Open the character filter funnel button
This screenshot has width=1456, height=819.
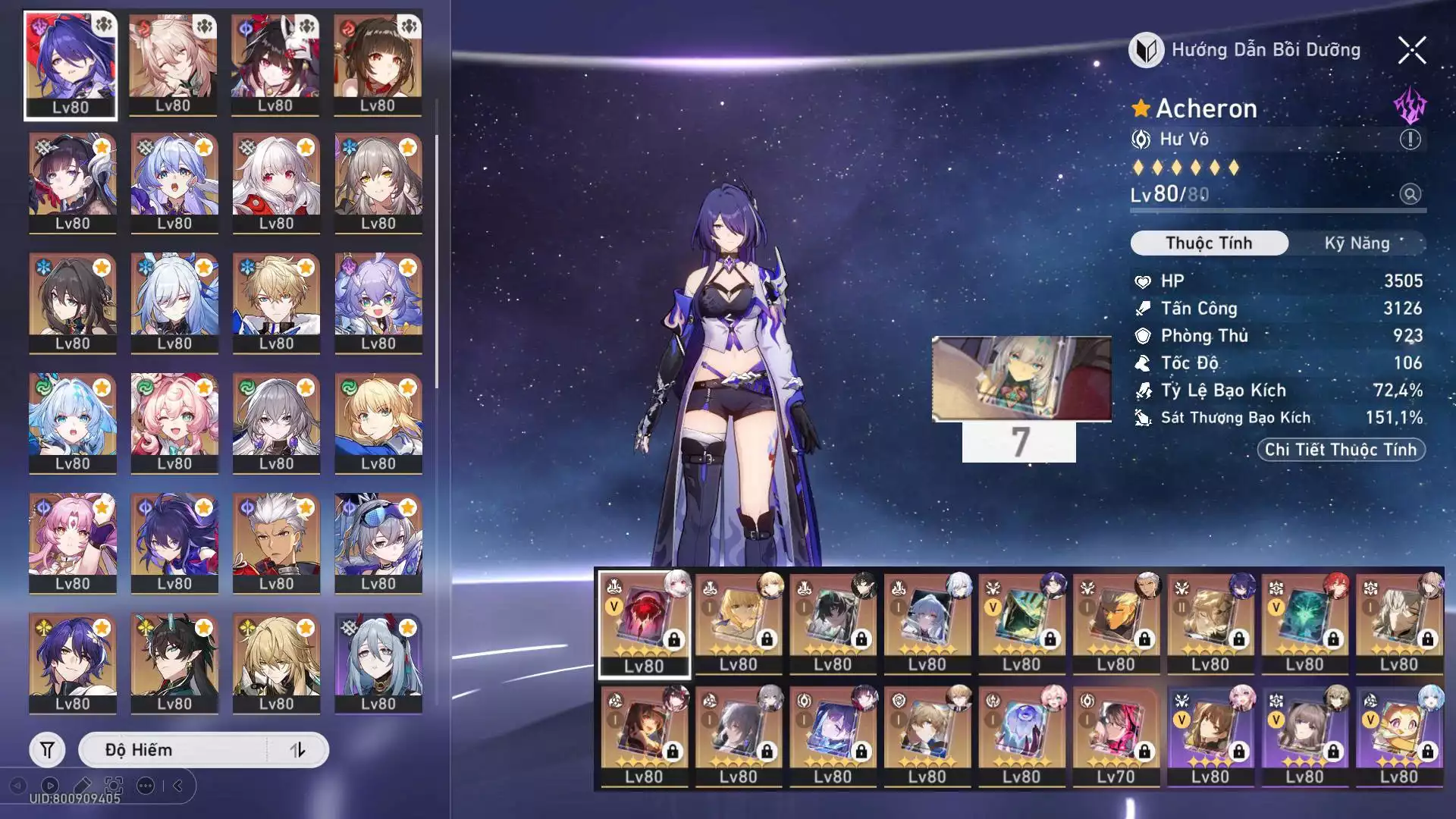tap(47, 750)
